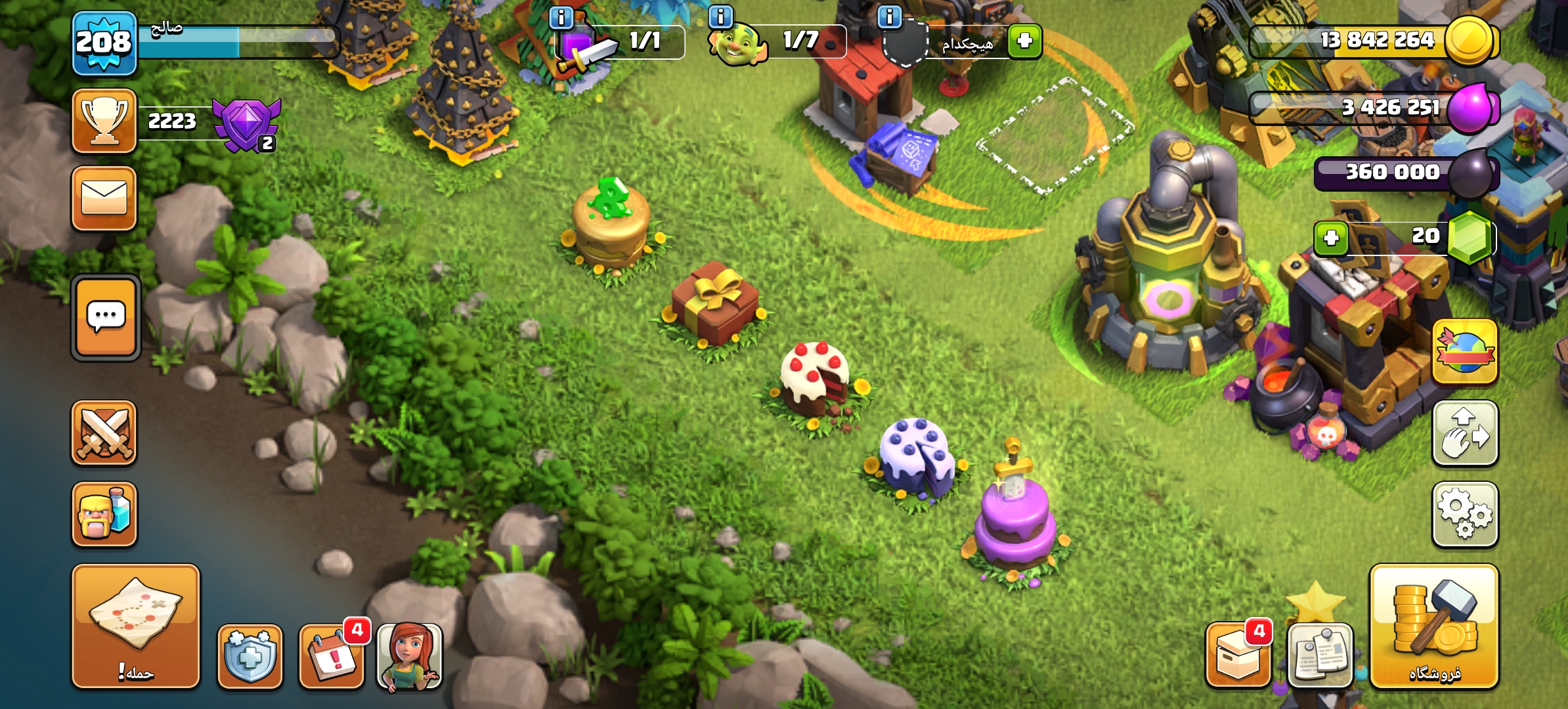
Task: Open the shop with the coins and hammer
Action: [x=1434, y=626]
